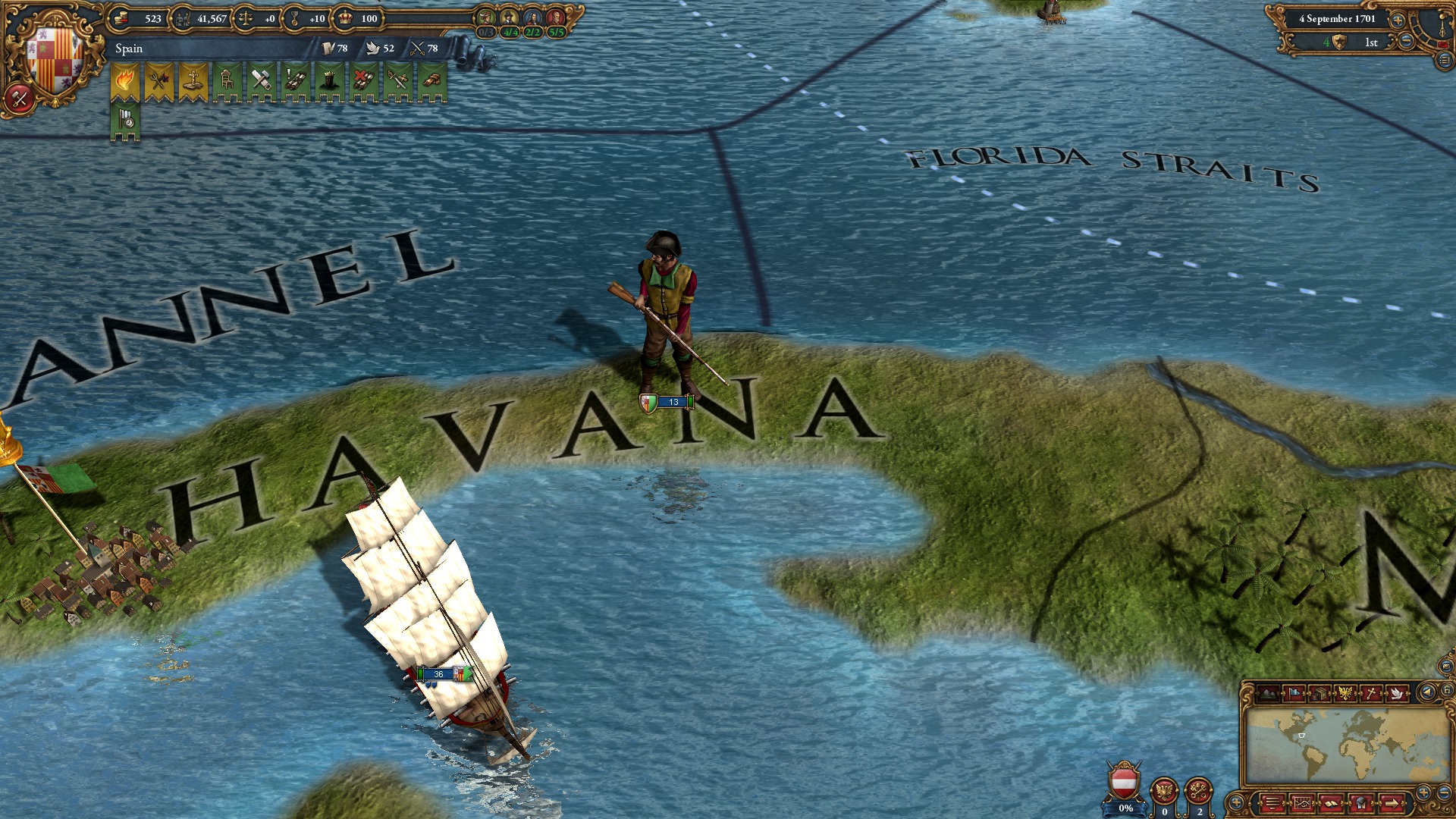Open the ledger book icon
Viewport: 1456px width, 819px height.
point(1332,804)
